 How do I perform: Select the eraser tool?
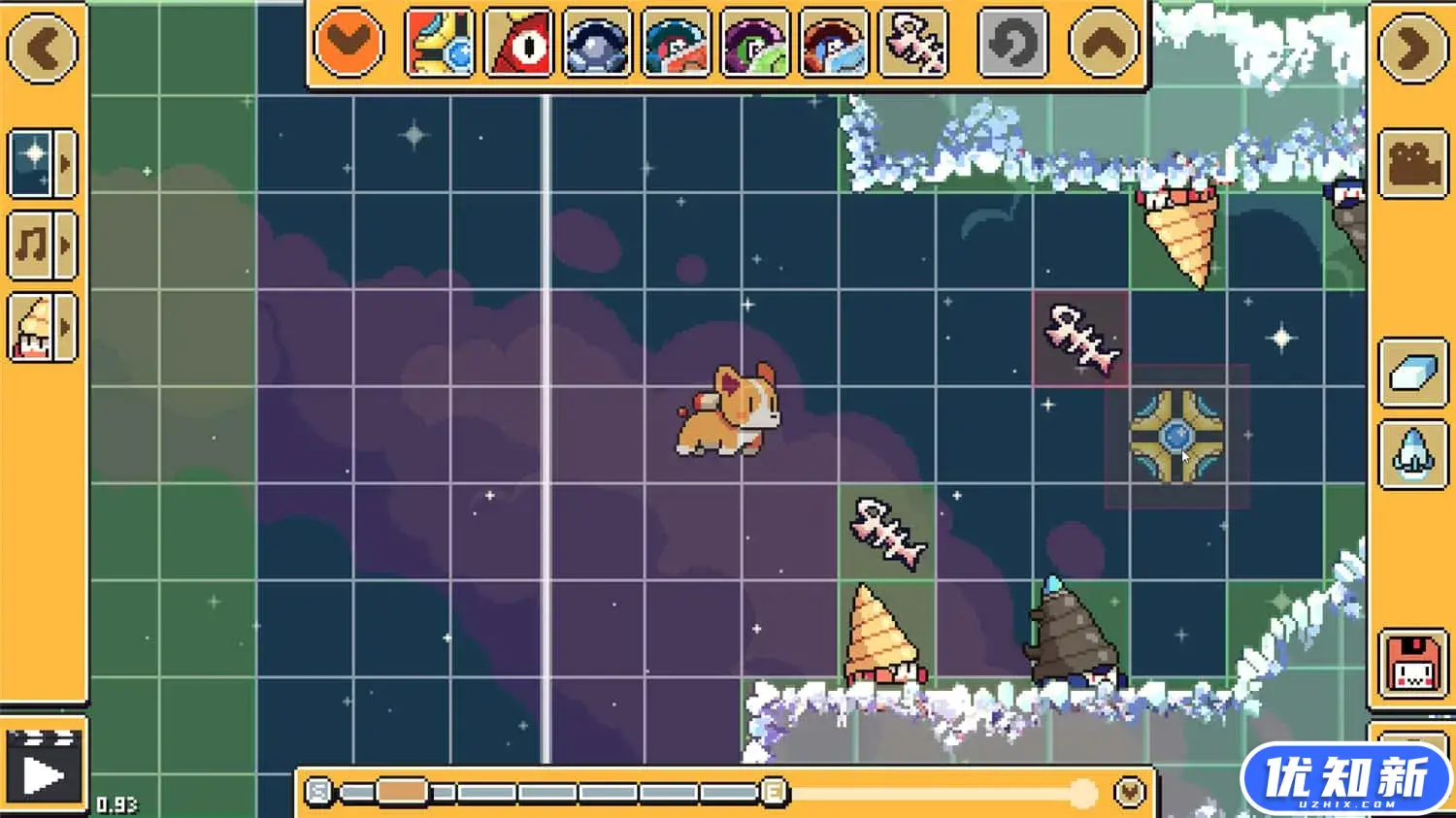coord(1412,374)
